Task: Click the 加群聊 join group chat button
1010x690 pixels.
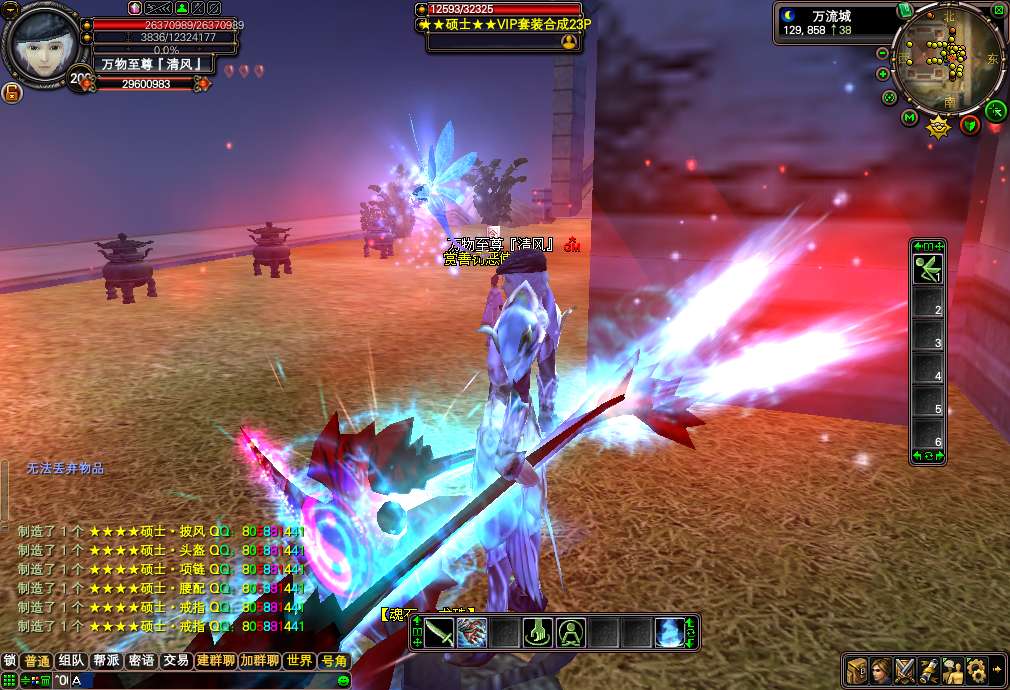Action: (x=260, y=661)
